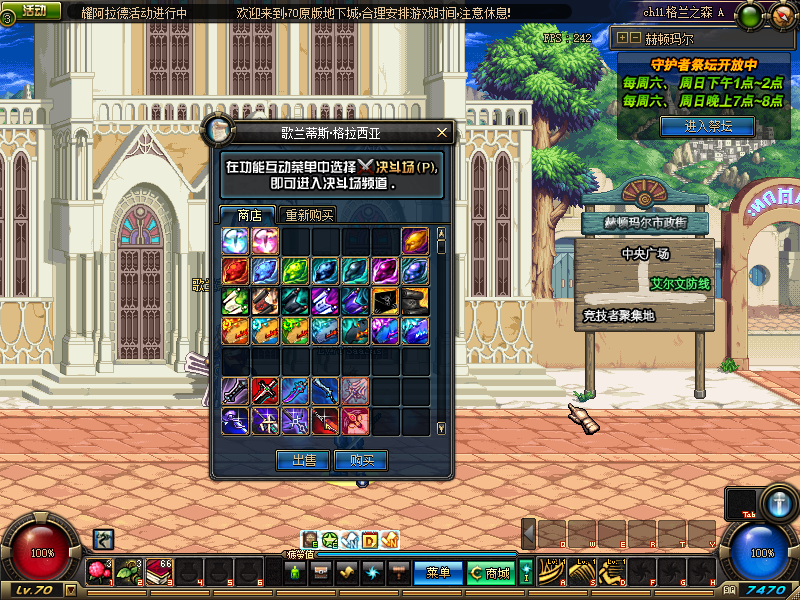This screenshot has height=600, width=800.
Task: Expand minimap with the plus button
Action: [623, 39]
